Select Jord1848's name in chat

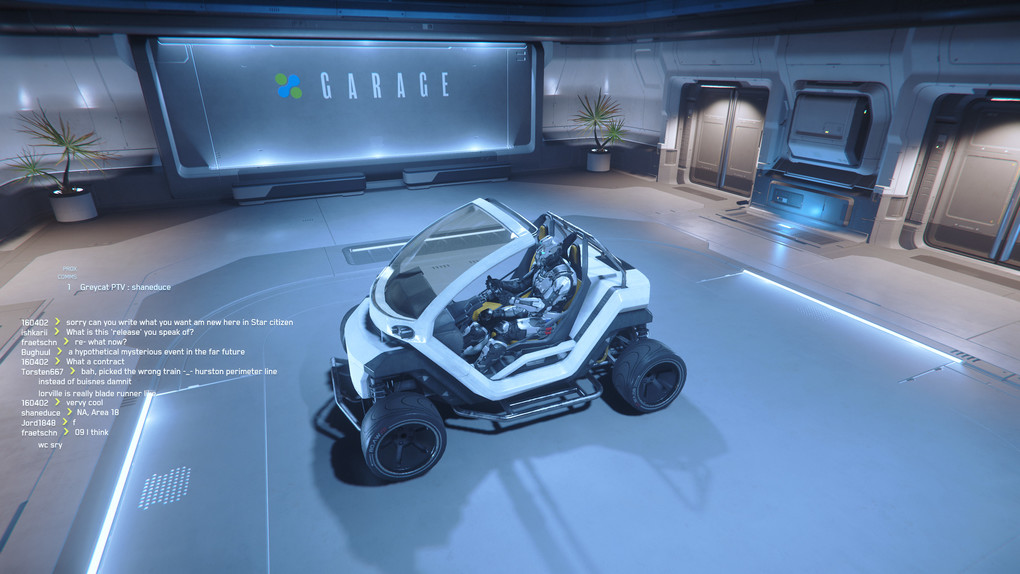click(39, 422)
